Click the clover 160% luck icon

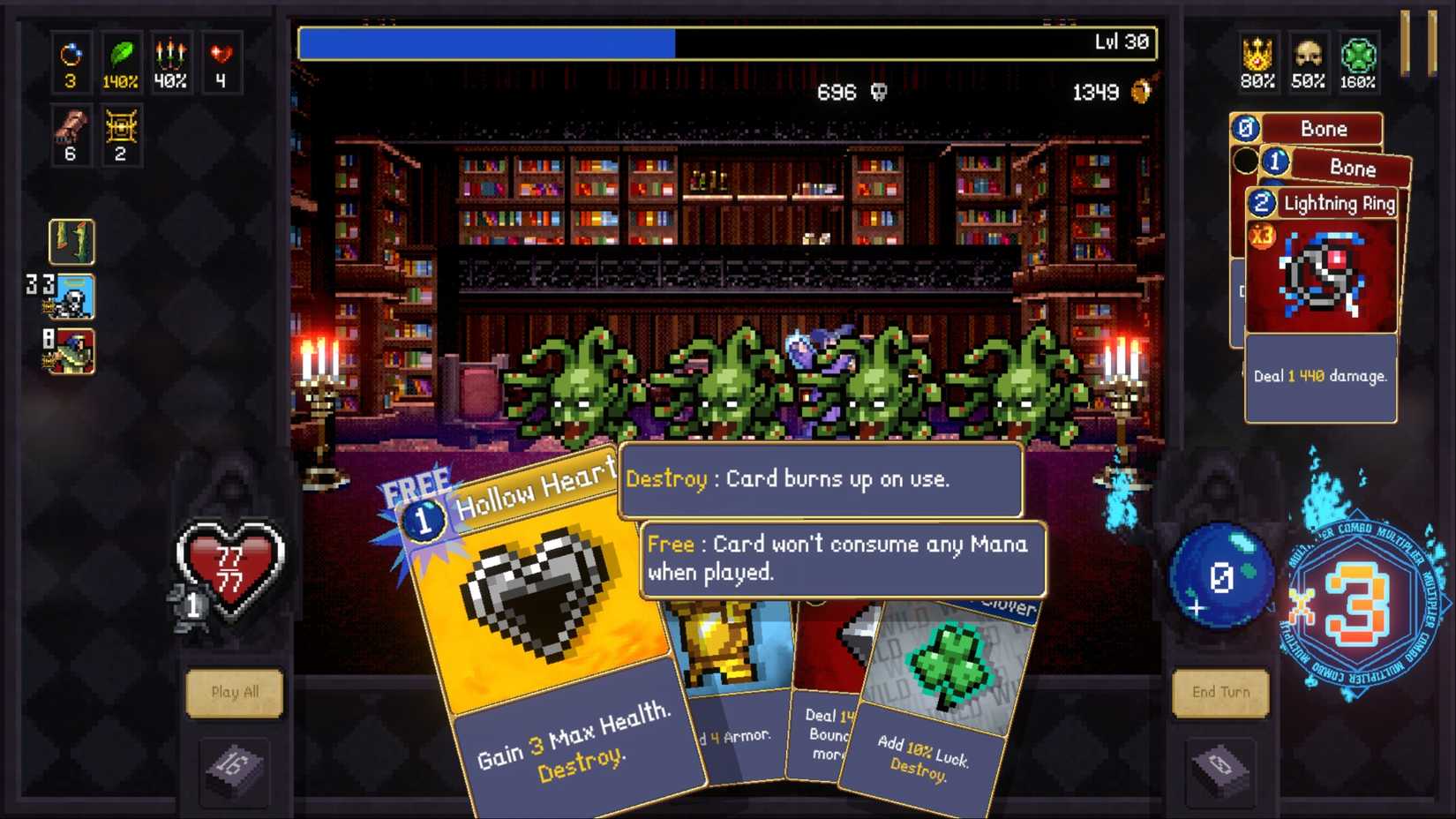(x=1359, y=62)
